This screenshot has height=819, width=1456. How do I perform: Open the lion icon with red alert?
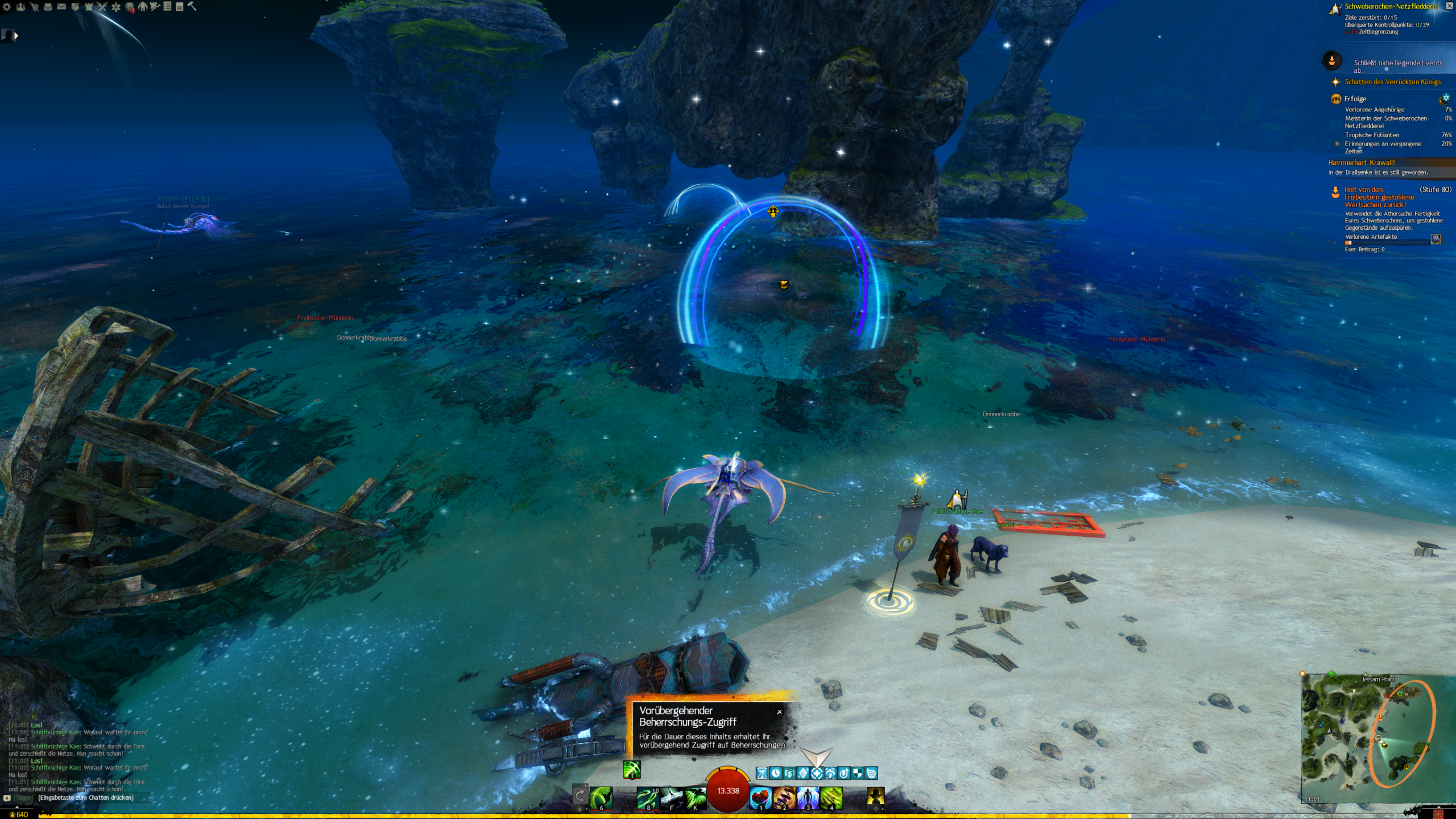click(130, 7)
